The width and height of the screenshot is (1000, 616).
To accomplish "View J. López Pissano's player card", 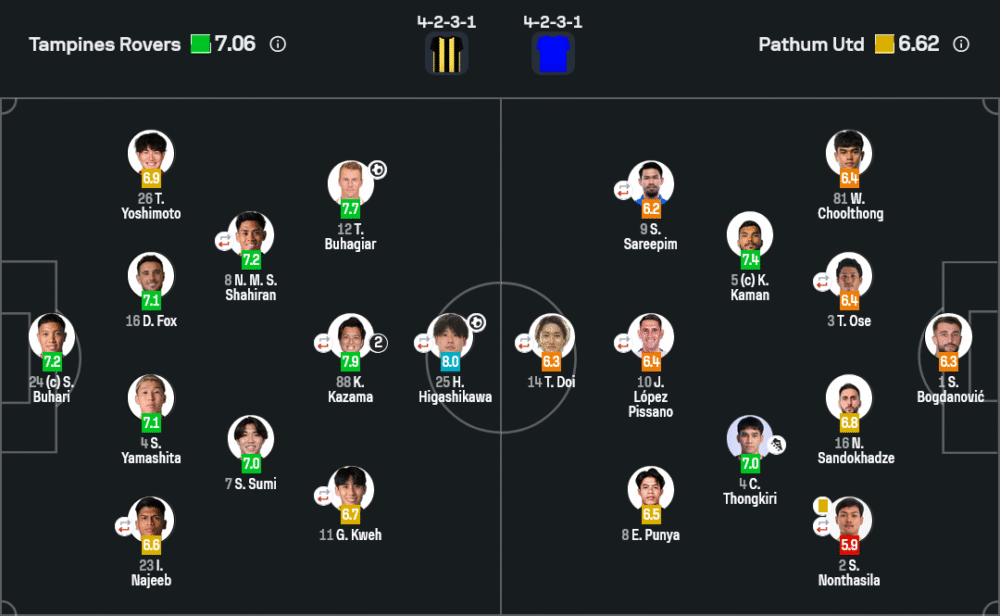I will [651, 337].
